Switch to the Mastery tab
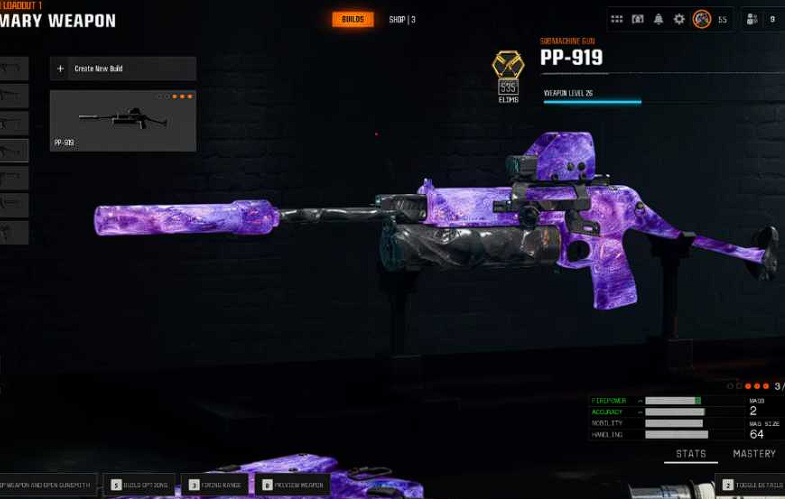Screen dimensions: 785x499 (754, 454)
